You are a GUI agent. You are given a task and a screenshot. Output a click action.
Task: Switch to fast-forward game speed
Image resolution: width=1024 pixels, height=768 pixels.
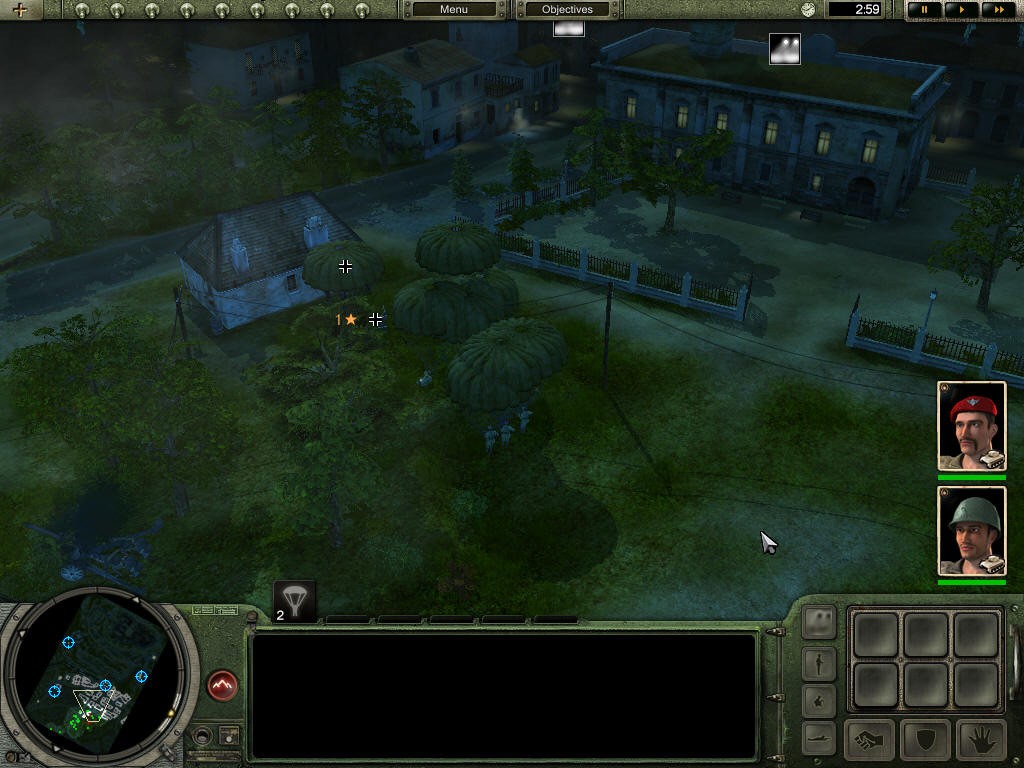(x=996, y=9)
